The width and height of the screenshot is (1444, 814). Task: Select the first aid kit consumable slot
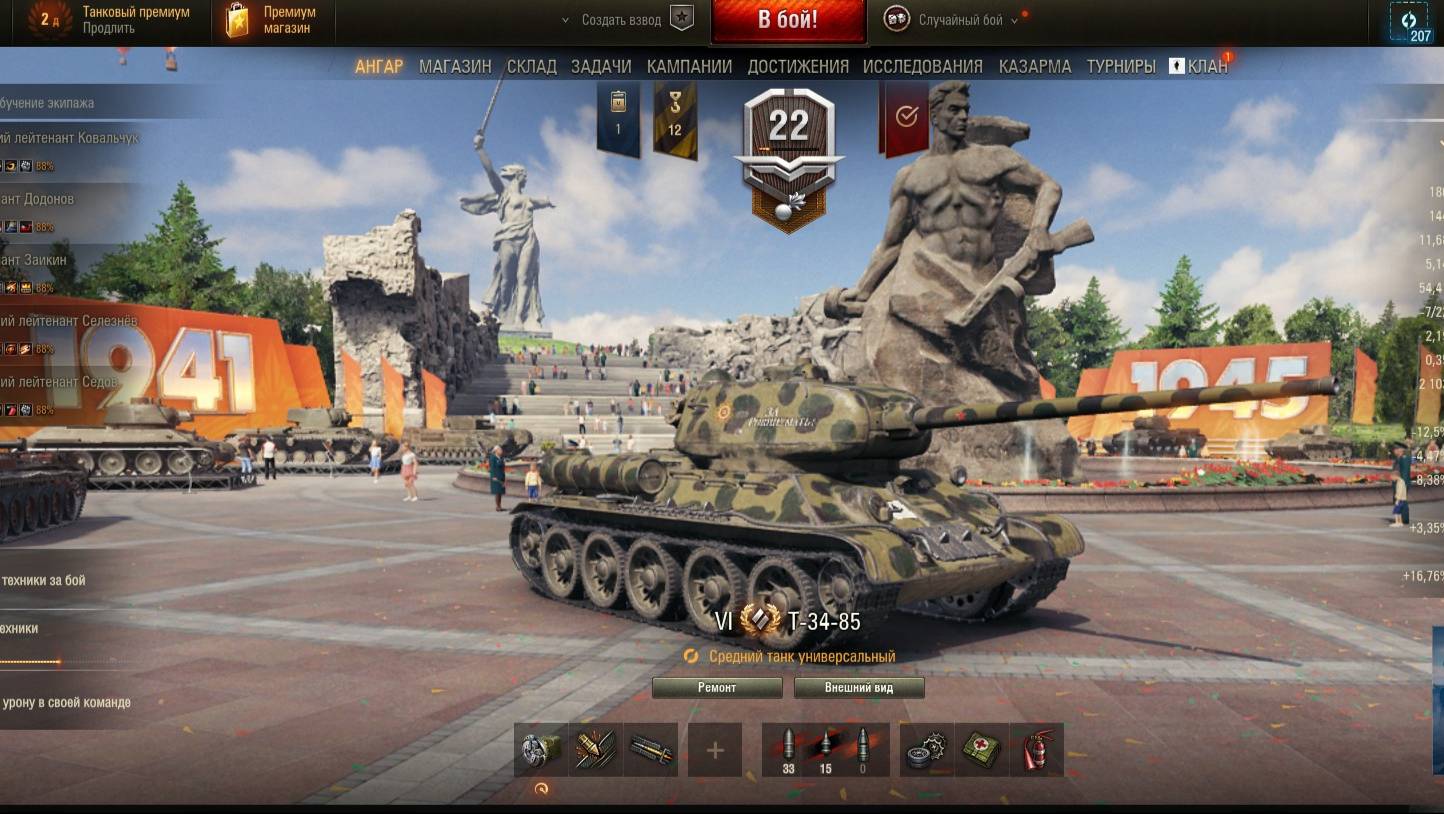983,750
